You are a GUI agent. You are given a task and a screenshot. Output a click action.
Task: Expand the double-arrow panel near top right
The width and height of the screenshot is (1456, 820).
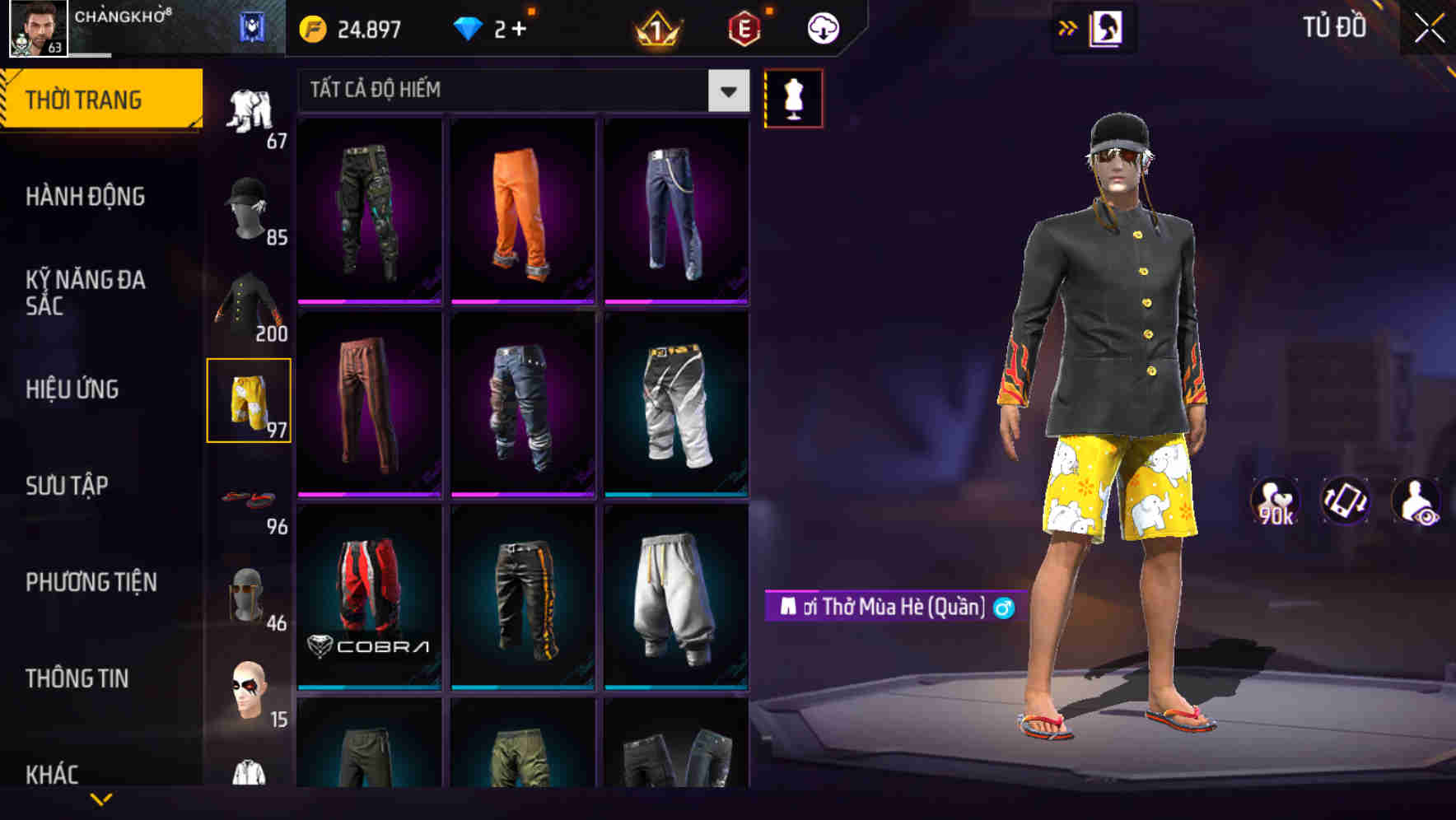point(1068,27)
